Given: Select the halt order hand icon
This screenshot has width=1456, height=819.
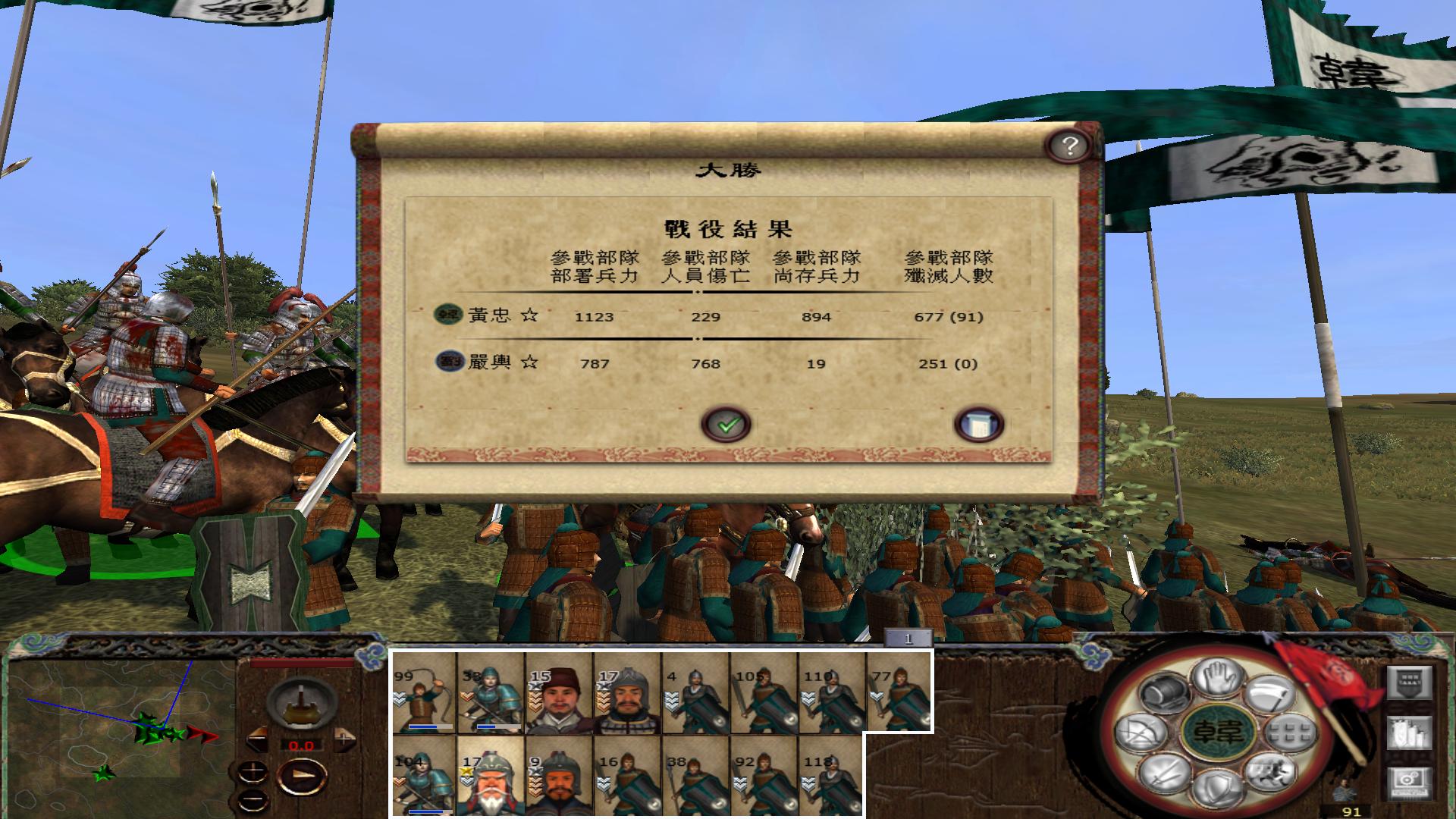Looking at the screenshot, I should tap(1217, 676).
